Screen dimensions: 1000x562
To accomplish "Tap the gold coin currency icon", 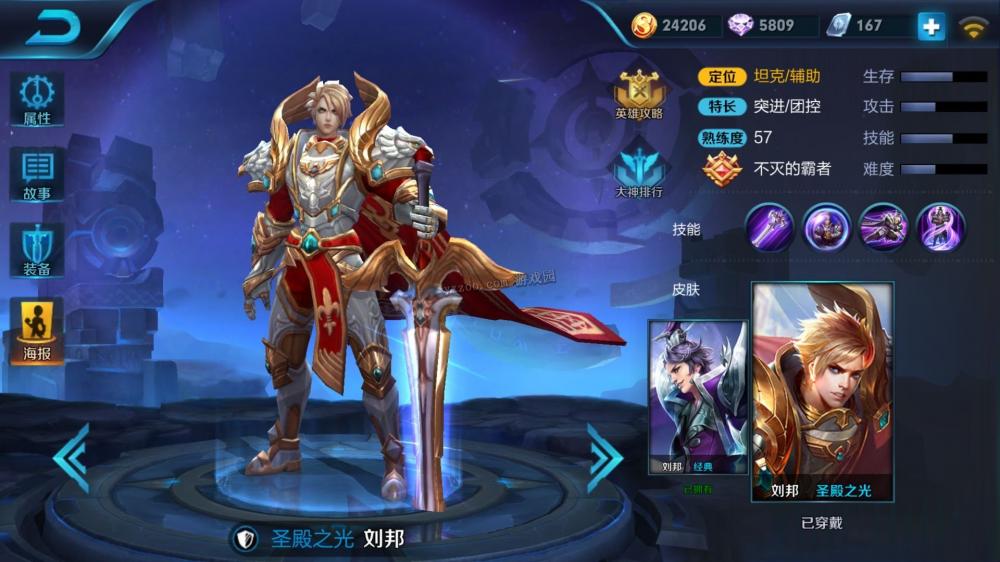I will pos(645,25).
